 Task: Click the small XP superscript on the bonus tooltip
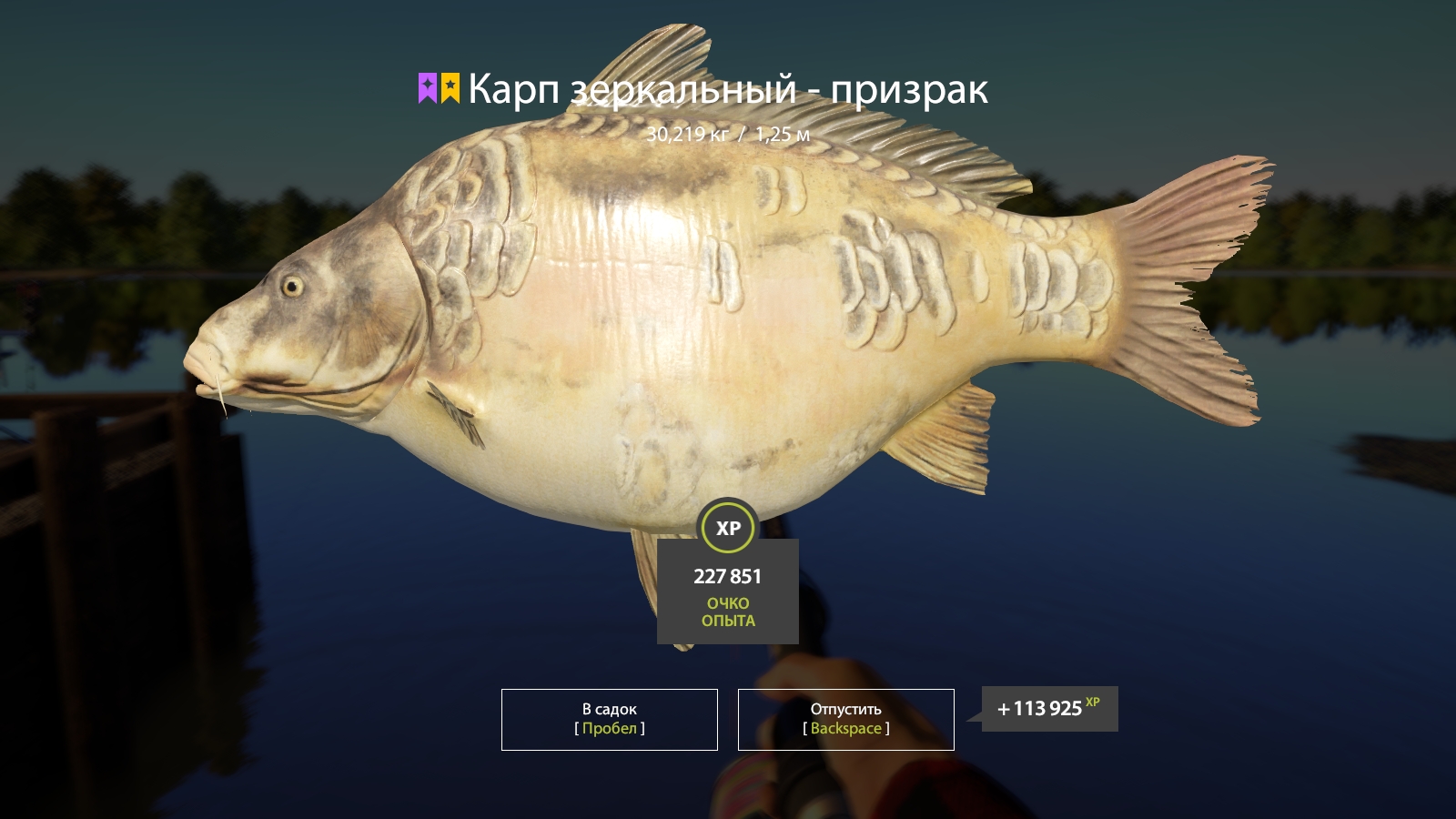click(1092, 702)
